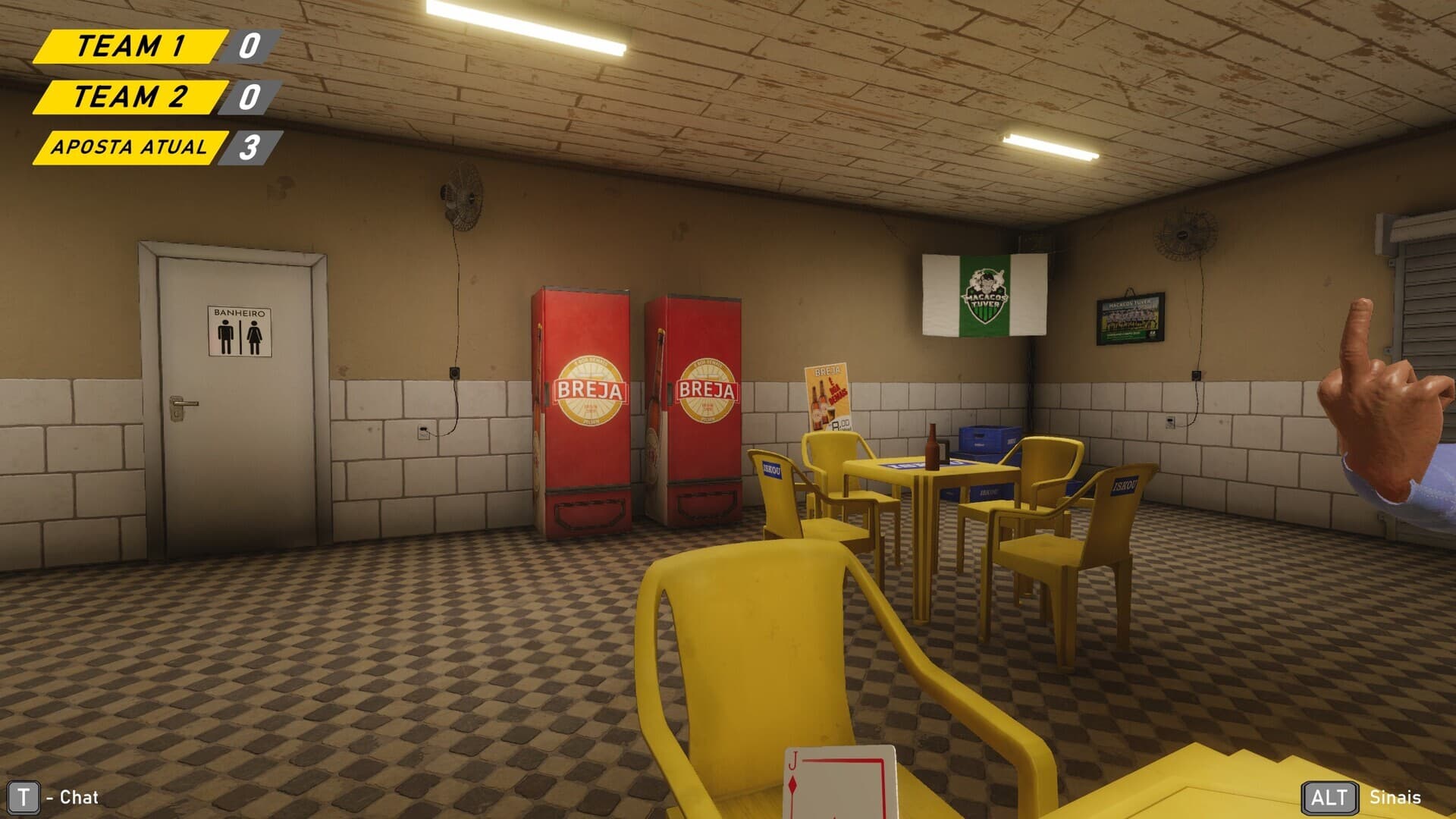
Task: Select the TEAM 2 scoreboard entry
Action: (129, 99)
